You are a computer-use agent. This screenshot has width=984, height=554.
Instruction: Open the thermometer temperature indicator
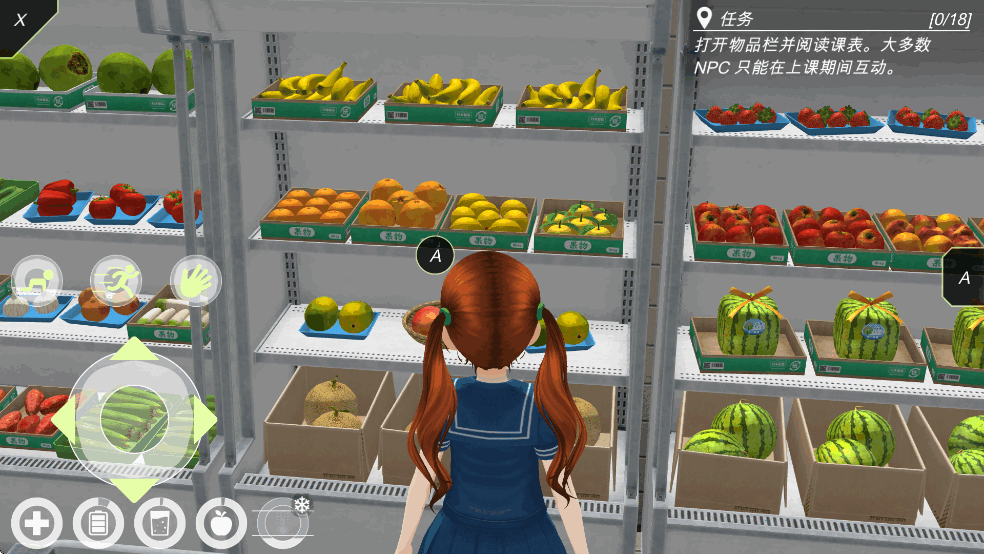pyautogui.click(x=281, y=521)
